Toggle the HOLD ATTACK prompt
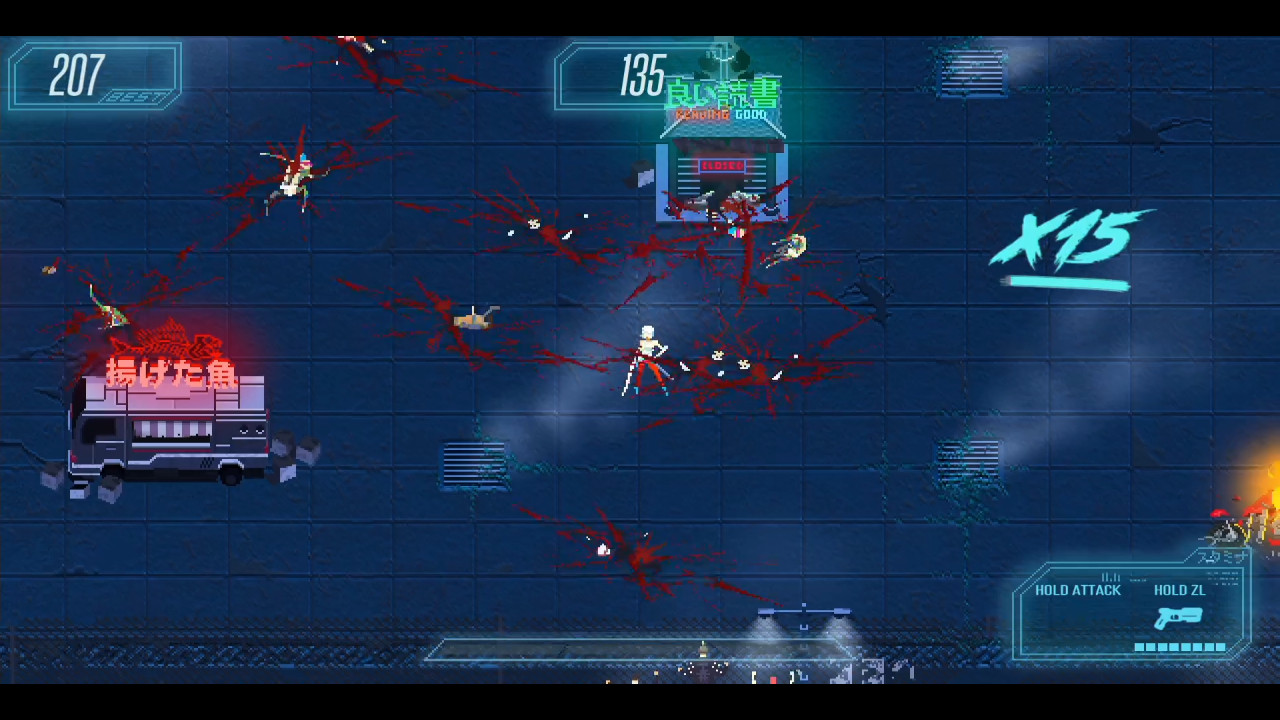 click(x=1078, y=590)
